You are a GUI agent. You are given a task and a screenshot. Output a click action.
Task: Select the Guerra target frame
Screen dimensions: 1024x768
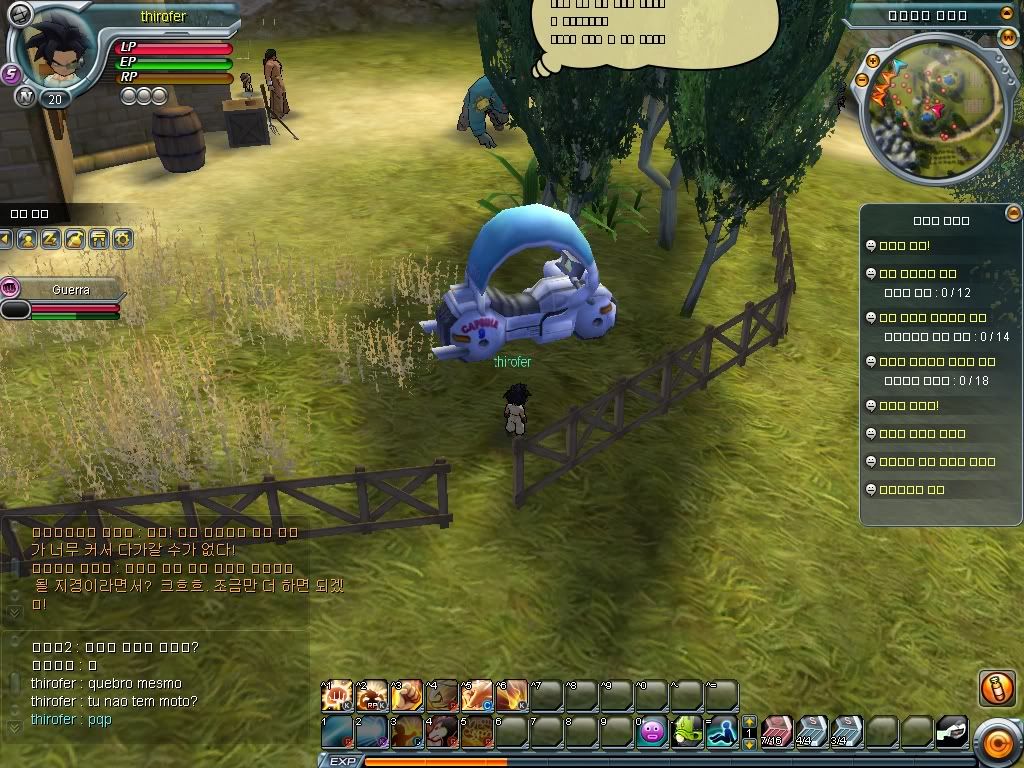point(70,290)
